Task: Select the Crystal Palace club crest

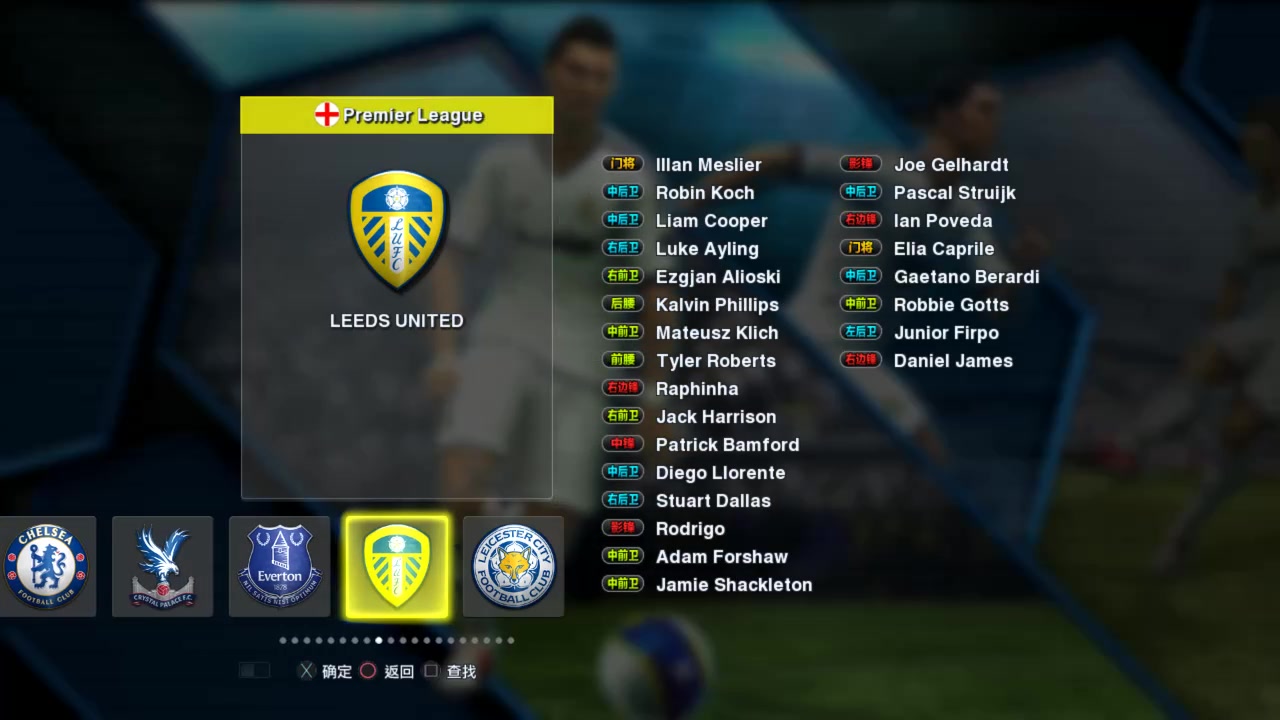Action: 162,566
